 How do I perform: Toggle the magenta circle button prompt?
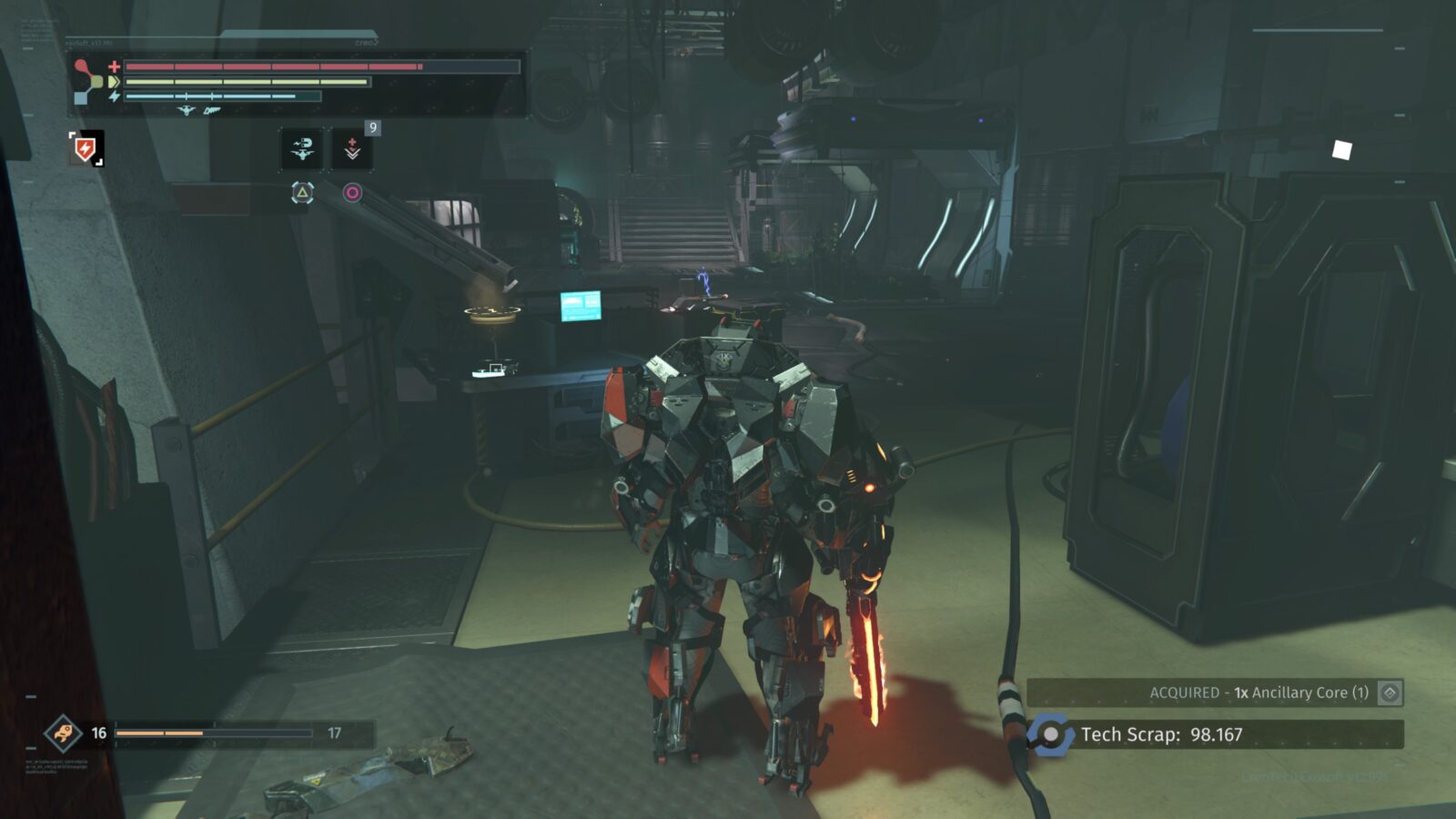tap(353, 191)
